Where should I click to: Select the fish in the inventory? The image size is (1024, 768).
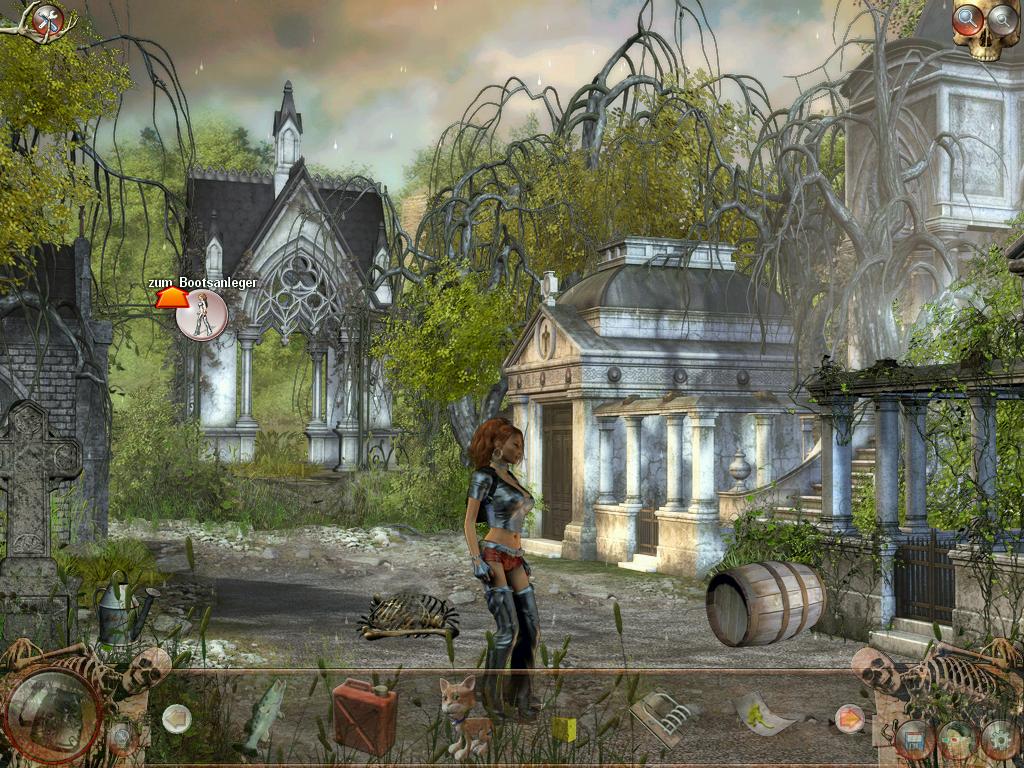pos(262,714)
